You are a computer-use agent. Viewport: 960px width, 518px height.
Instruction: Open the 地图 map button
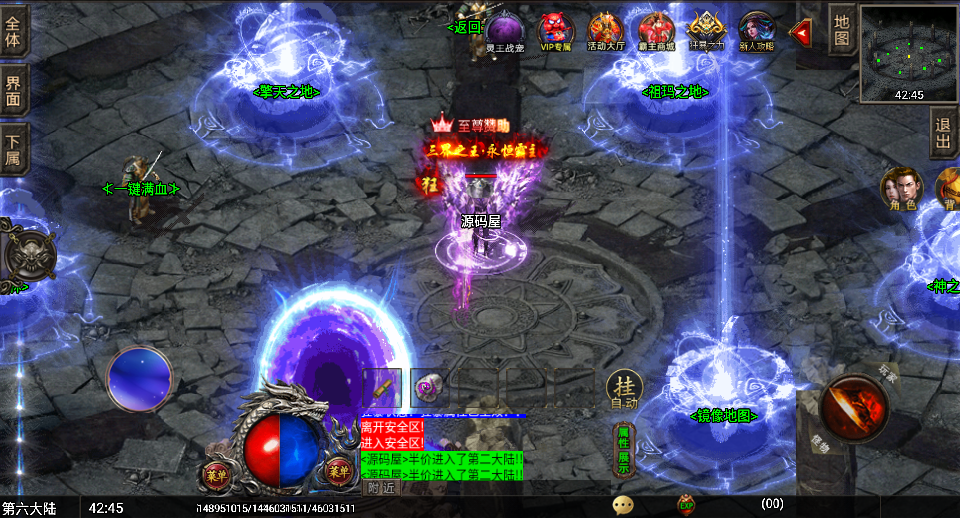click(842, 30)
